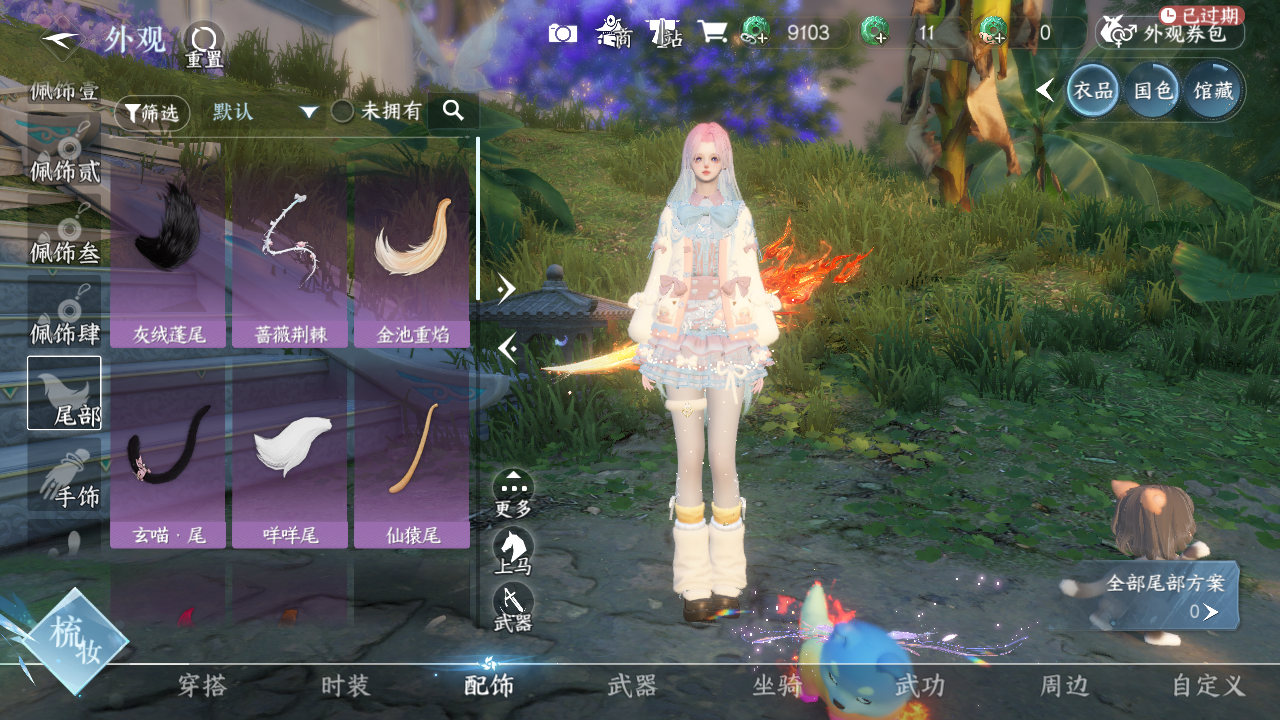This screenshot has height=720, width=1280.
Task: Choose the 咩咩尾 tail item
Action: (290, 462)
